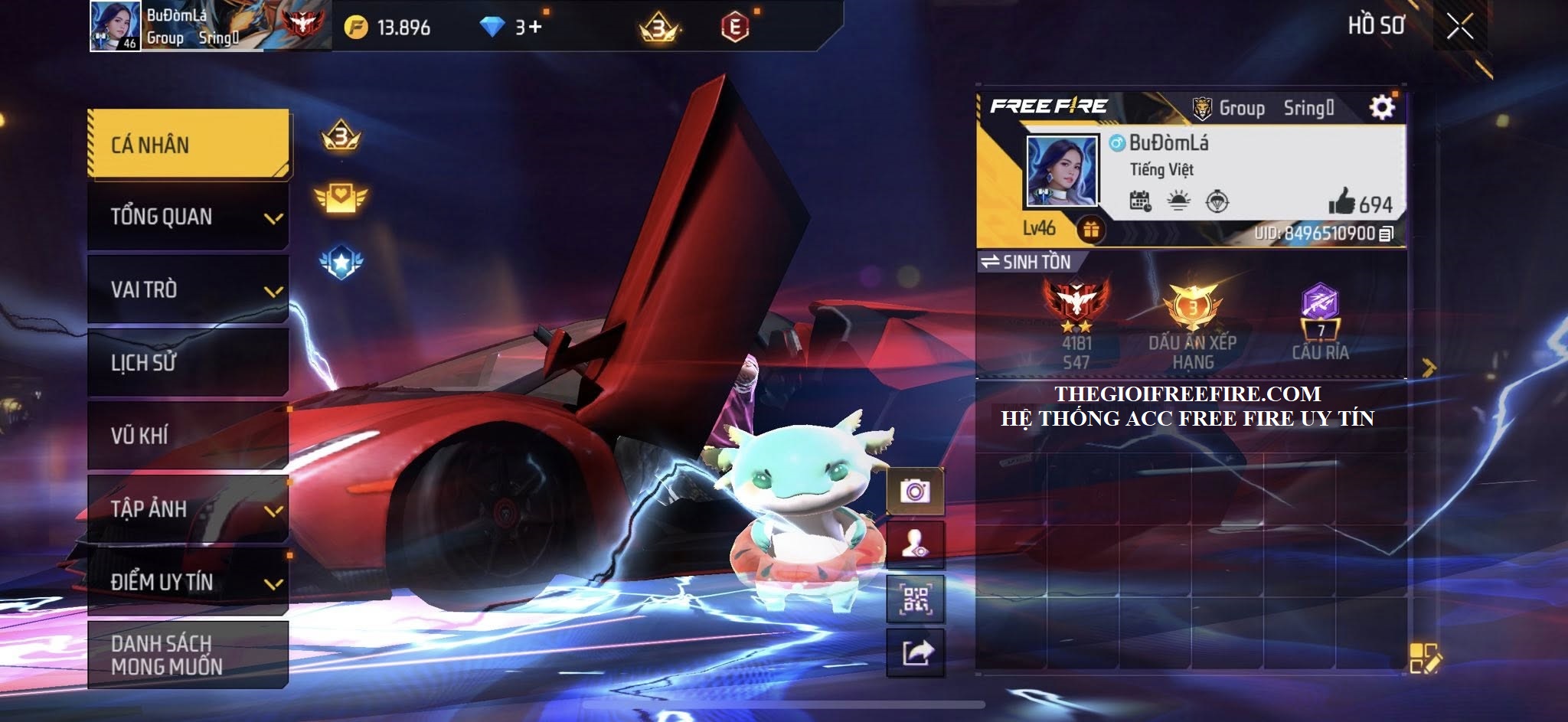Open Danh Sách Mong Muốn wishlist
1568x722 pixels.
(x=188, y=655)
